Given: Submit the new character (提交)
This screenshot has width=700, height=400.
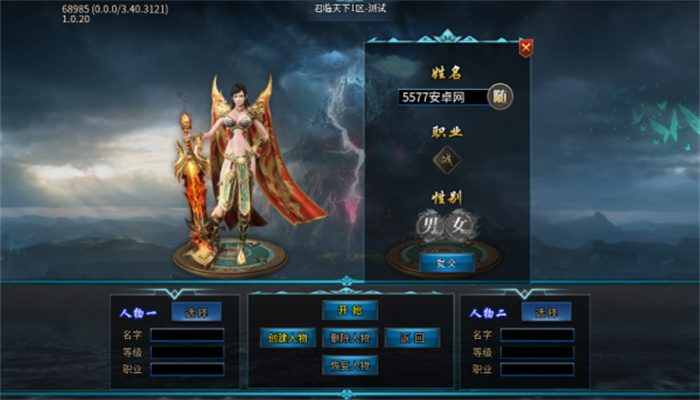Looking at the screenshot, I should pos(446,263).
